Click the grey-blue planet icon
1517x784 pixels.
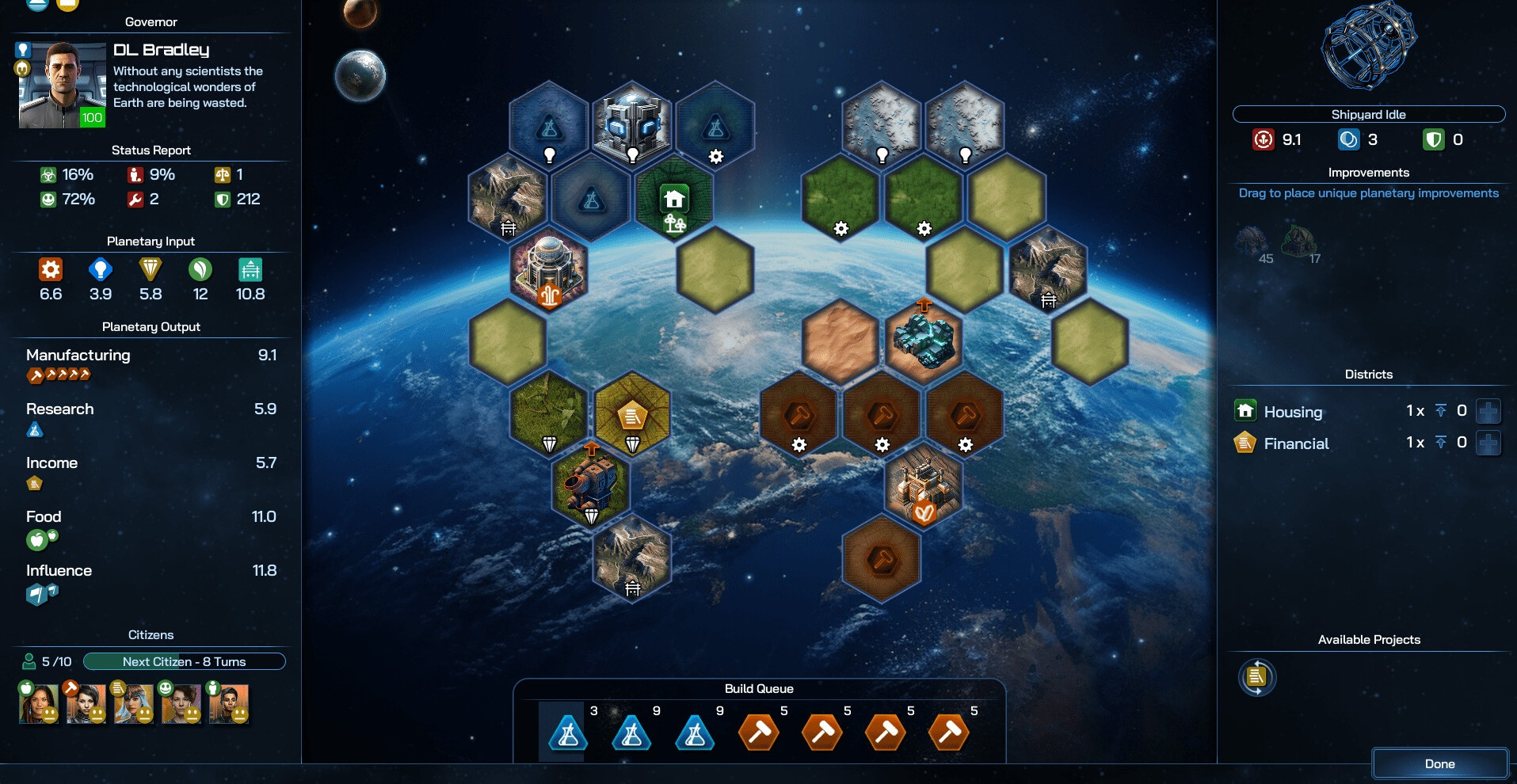(360, 76)
